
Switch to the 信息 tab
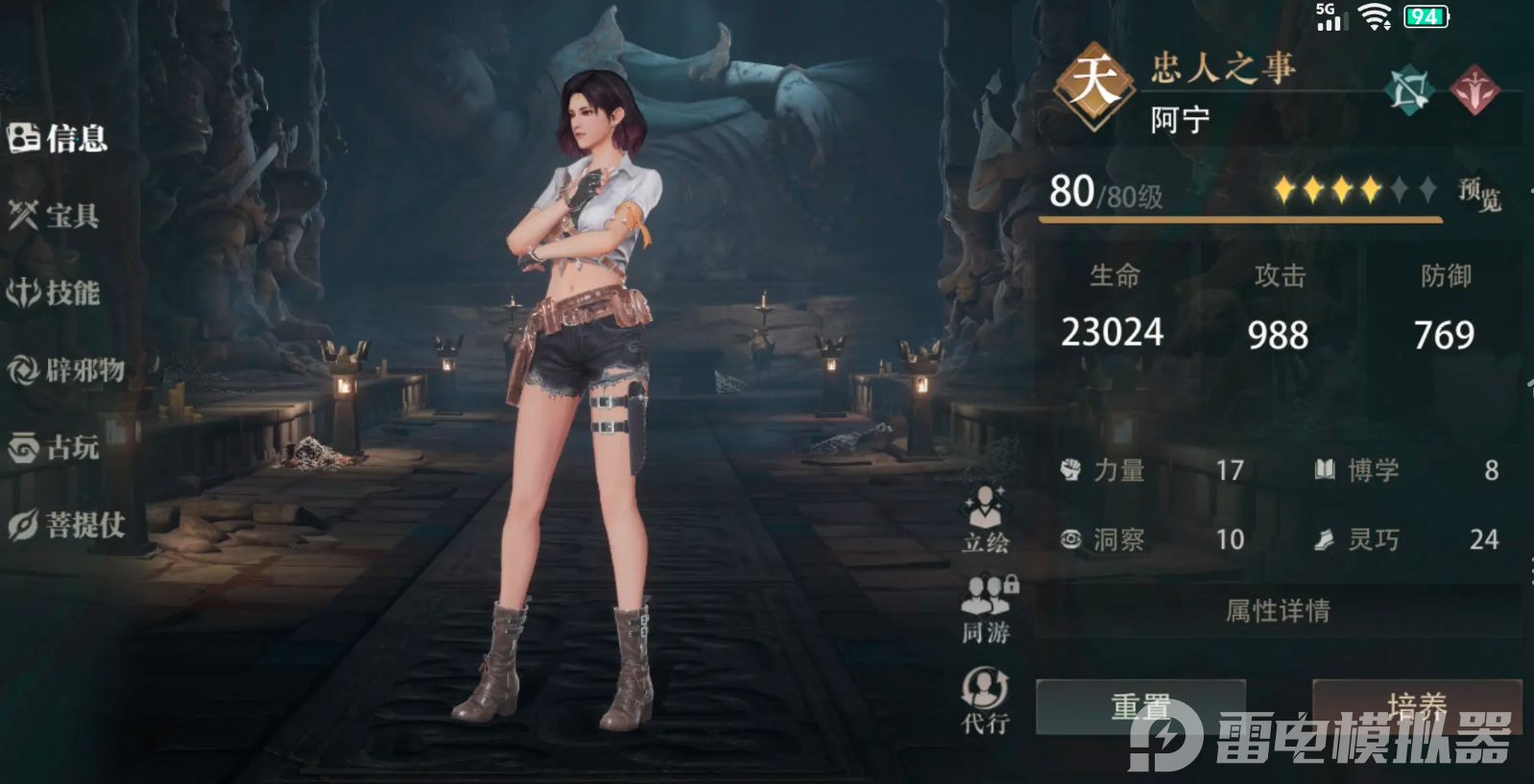pos(58,138)
